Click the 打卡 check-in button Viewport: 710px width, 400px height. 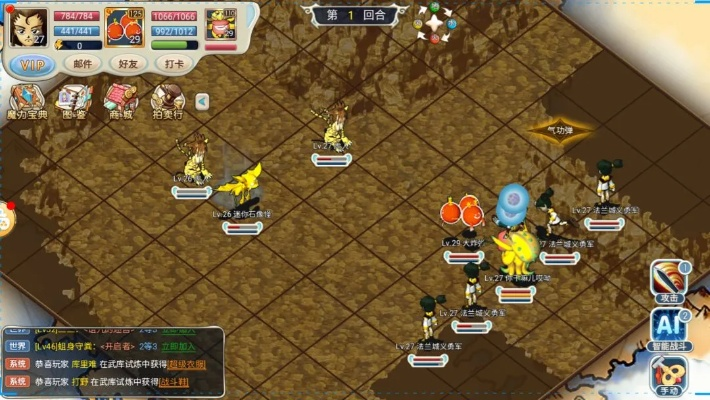(175, 63)
